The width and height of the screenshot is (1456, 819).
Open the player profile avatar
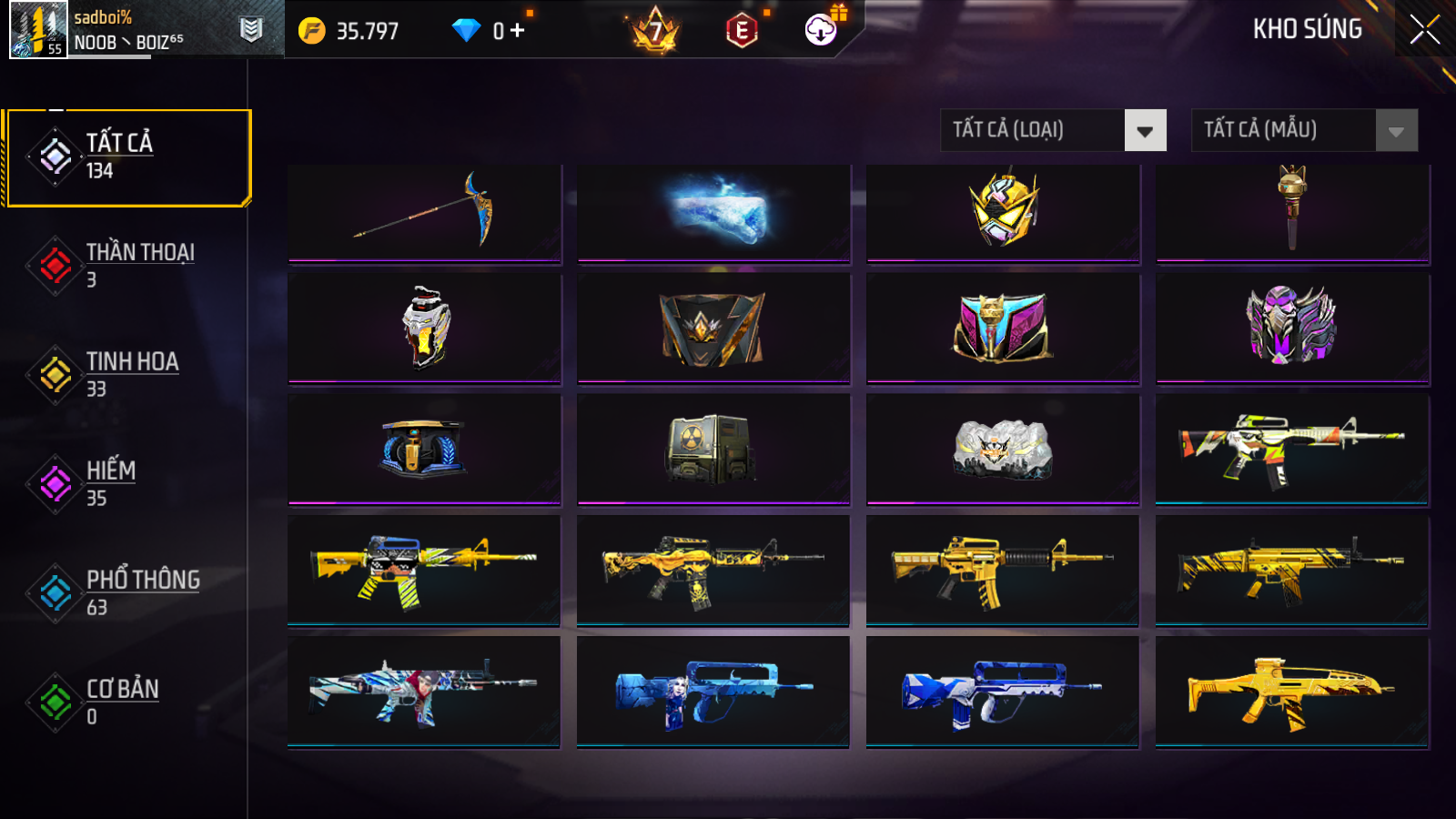[x=38, y=29]
